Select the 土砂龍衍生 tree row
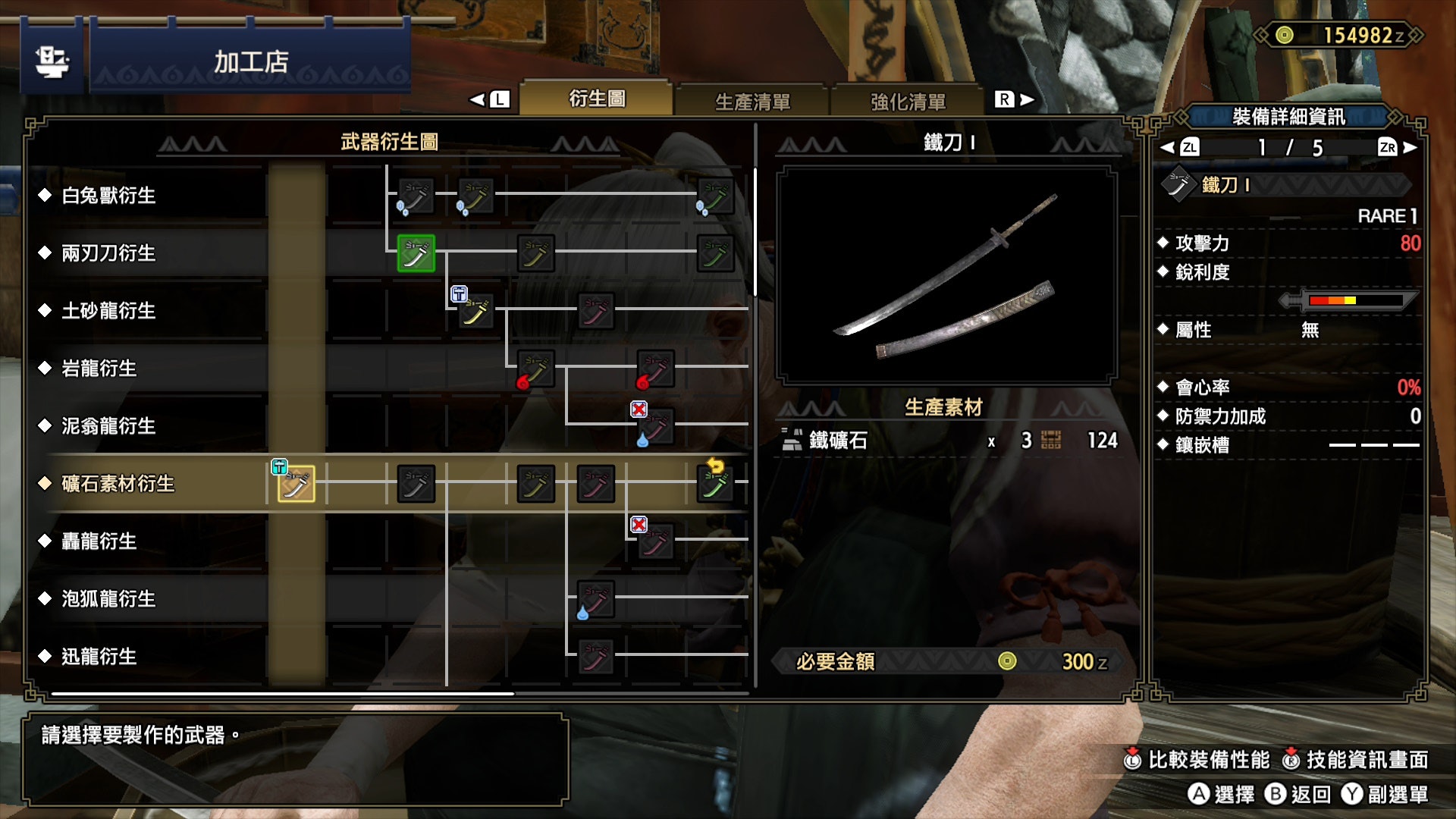 click(108, 311)
